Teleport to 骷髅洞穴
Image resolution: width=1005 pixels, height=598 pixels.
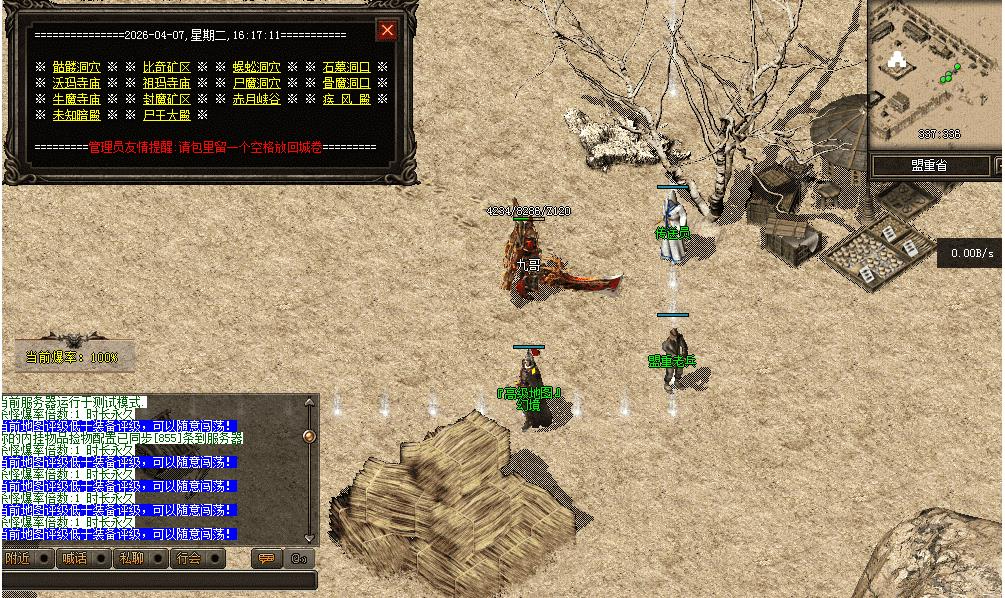point(76,67)
